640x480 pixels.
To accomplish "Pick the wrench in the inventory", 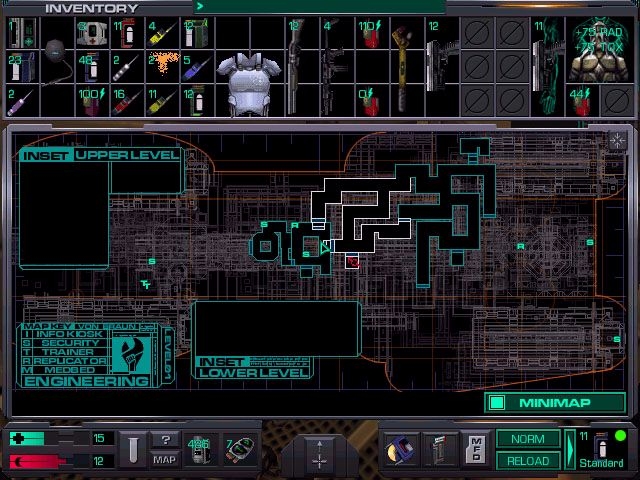I will click(402, 64).
